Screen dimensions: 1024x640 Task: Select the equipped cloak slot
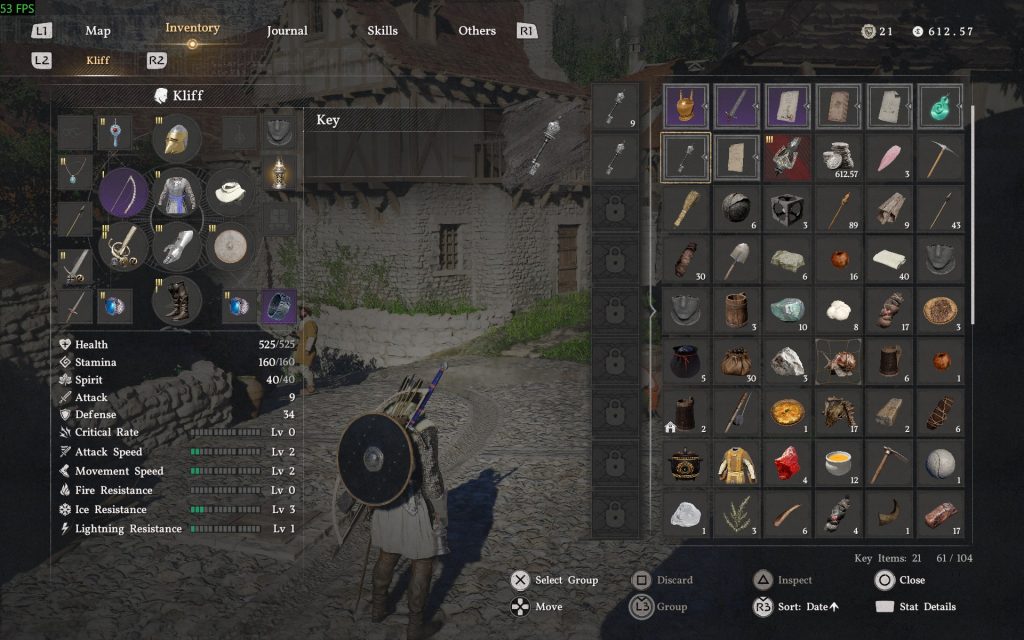tap(231, 192)
